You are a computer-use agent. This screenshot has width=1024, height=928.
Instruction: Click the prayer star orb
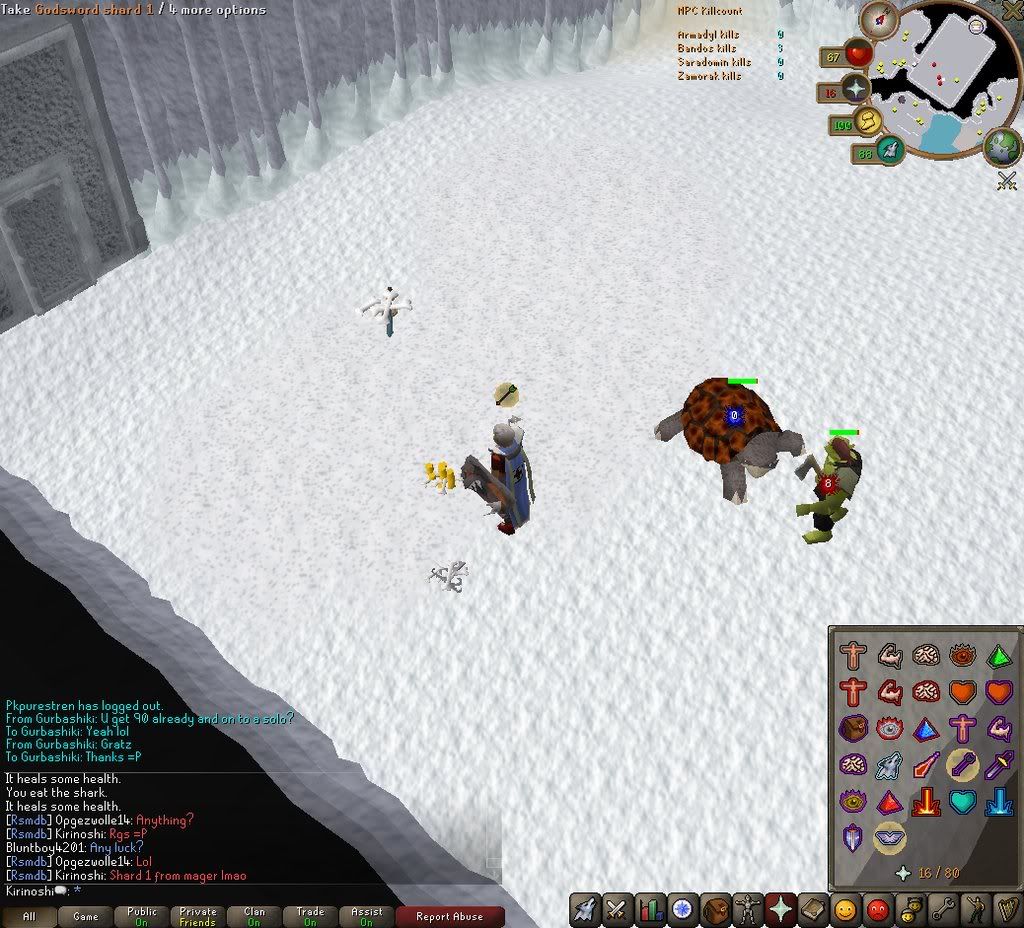coord(856,89)
